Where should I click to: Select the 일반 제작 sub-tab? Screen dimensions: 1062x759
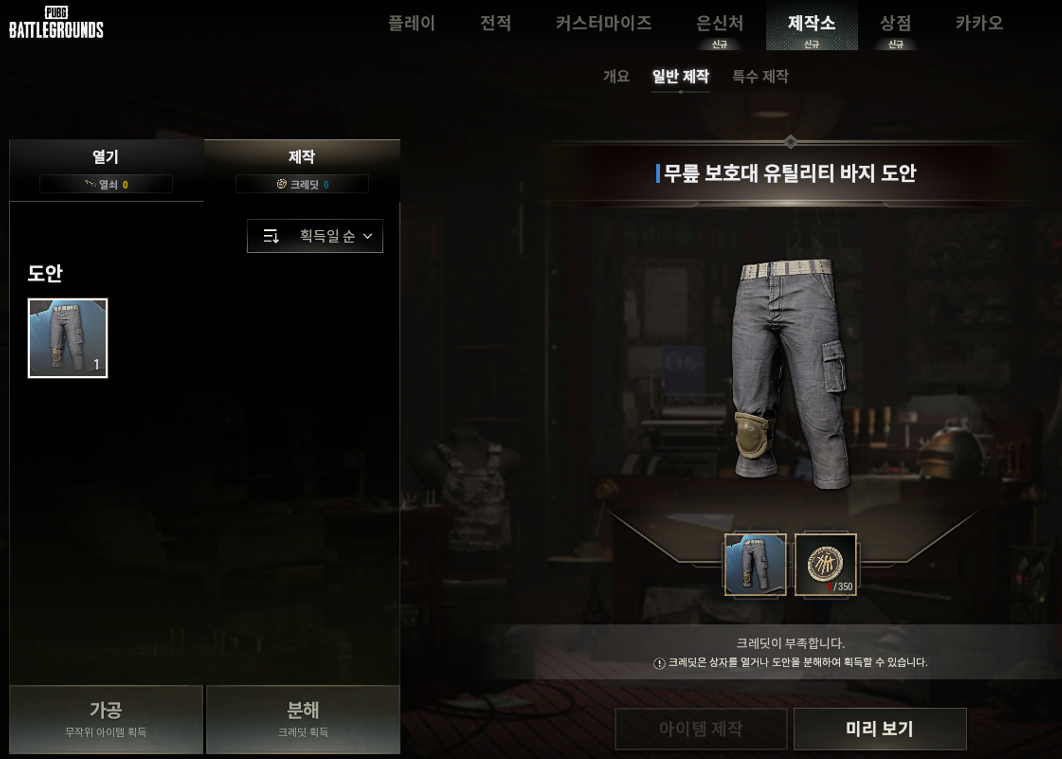point(680,76)
